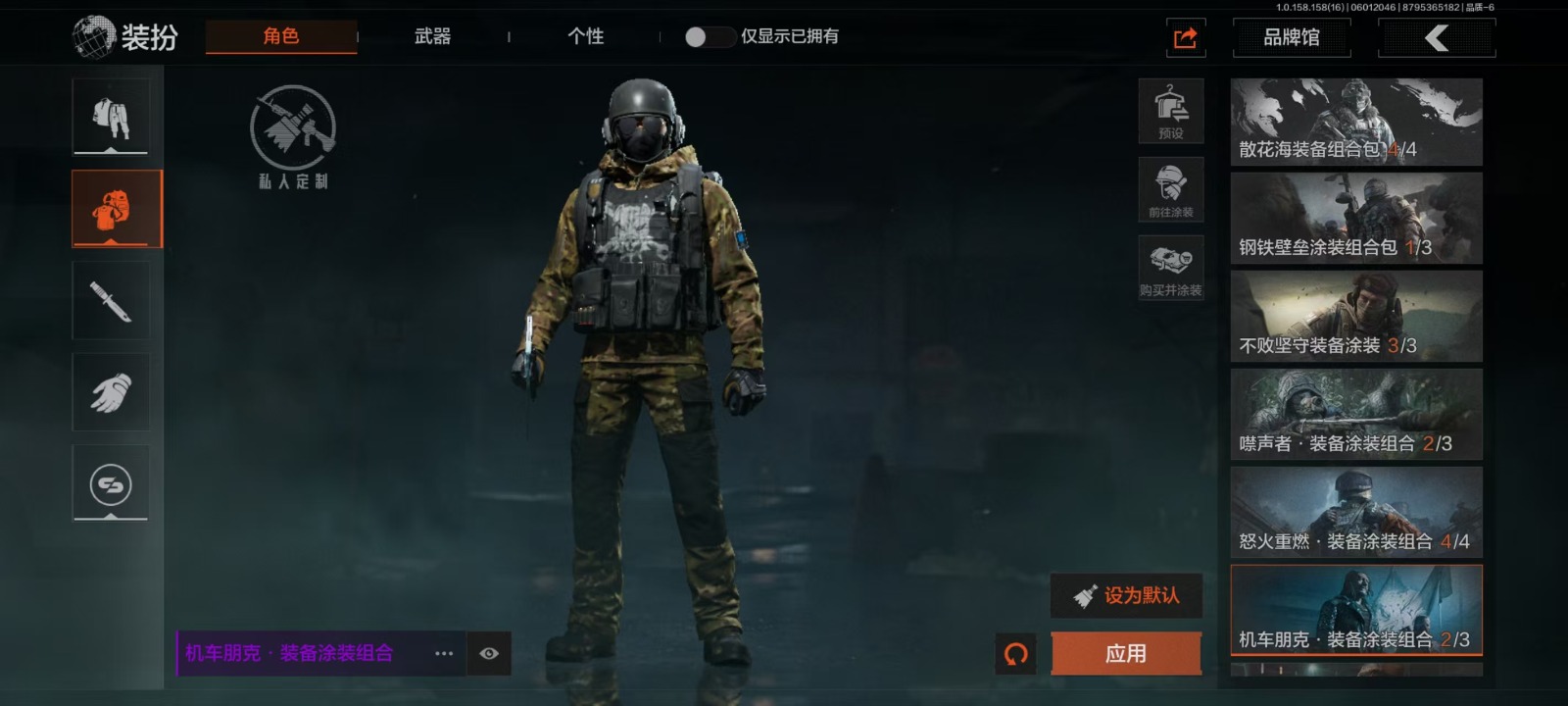The image size is (1568, 706).
Task: Apply the outfit with 应用
Action: point(1126,654)
